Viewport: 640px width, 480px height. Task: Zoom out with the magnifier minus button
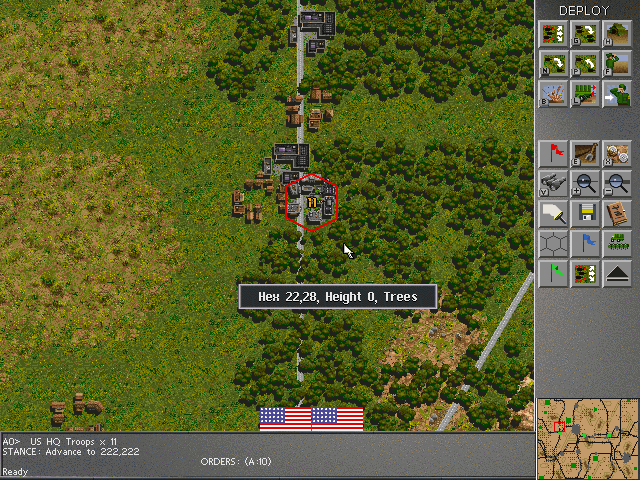point(617,183)
